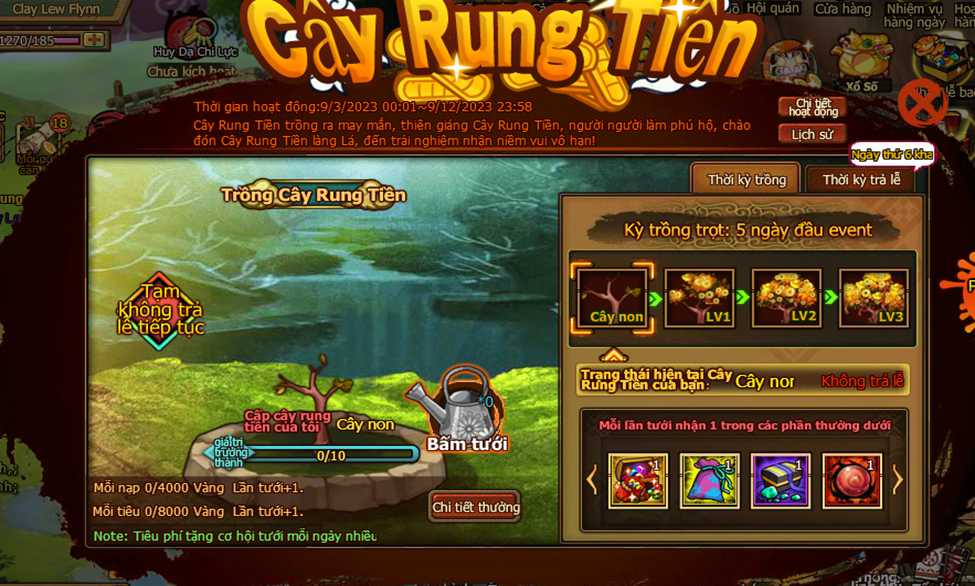Image resolution: width=975 pixels, height=586 pixels.
Task: Close the Cây Rung Tiền event window
Action: 921,103
